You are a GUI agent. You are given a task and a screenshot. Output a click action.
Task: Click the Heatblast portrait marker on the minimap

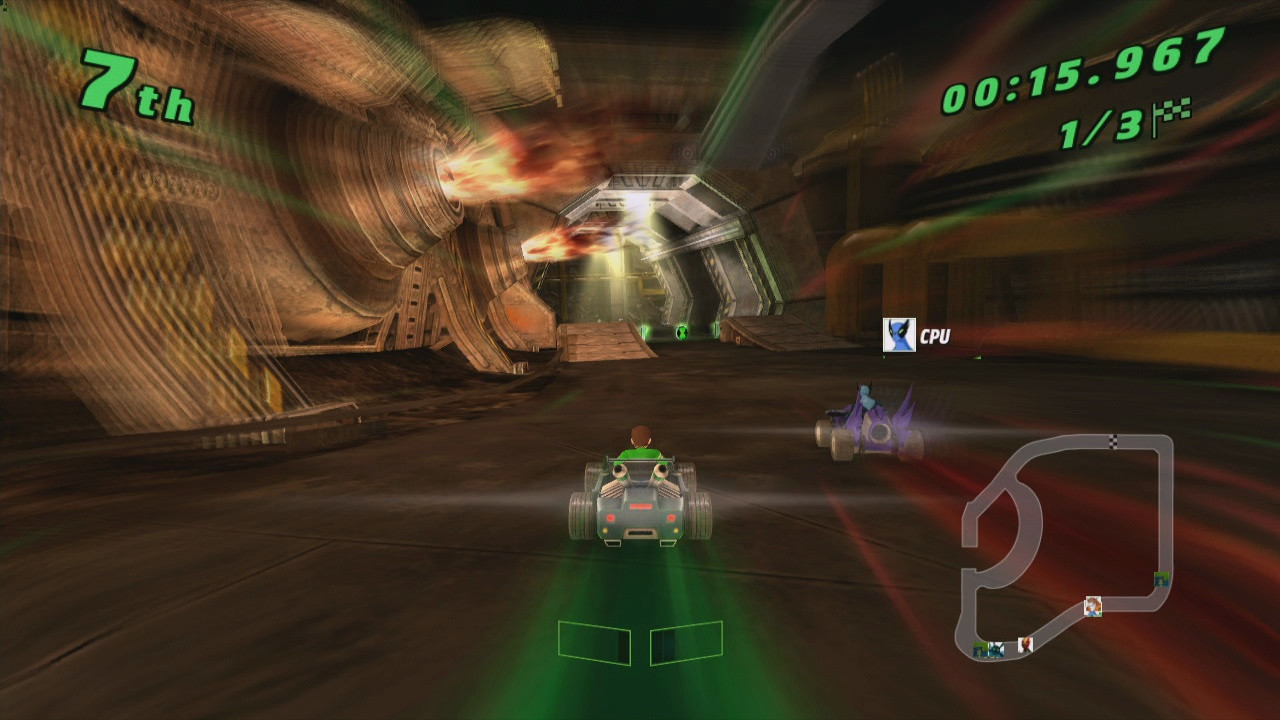[1026, 645]
